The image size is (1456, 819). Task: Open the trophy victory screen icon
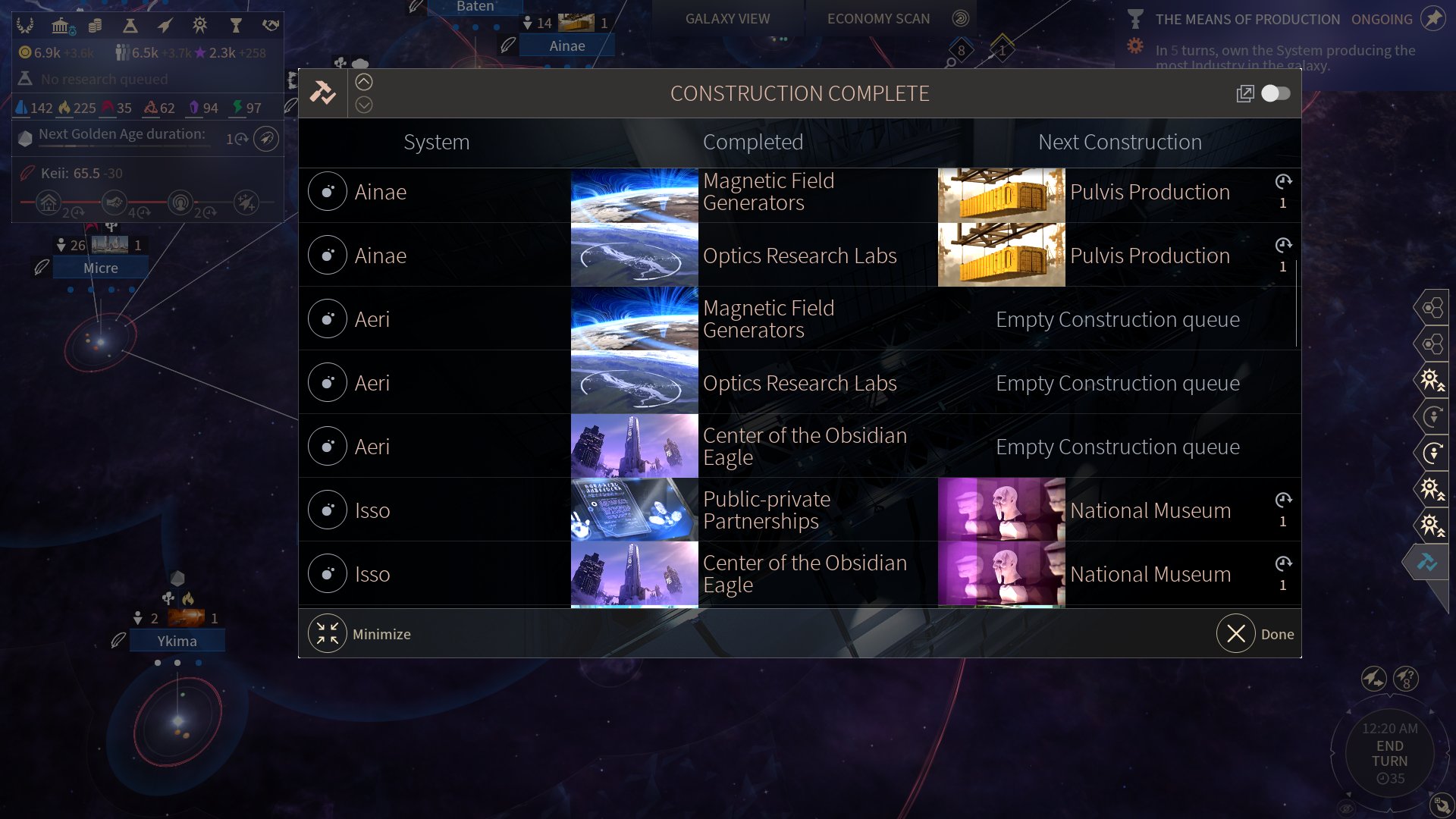click(x=236, y=26)
